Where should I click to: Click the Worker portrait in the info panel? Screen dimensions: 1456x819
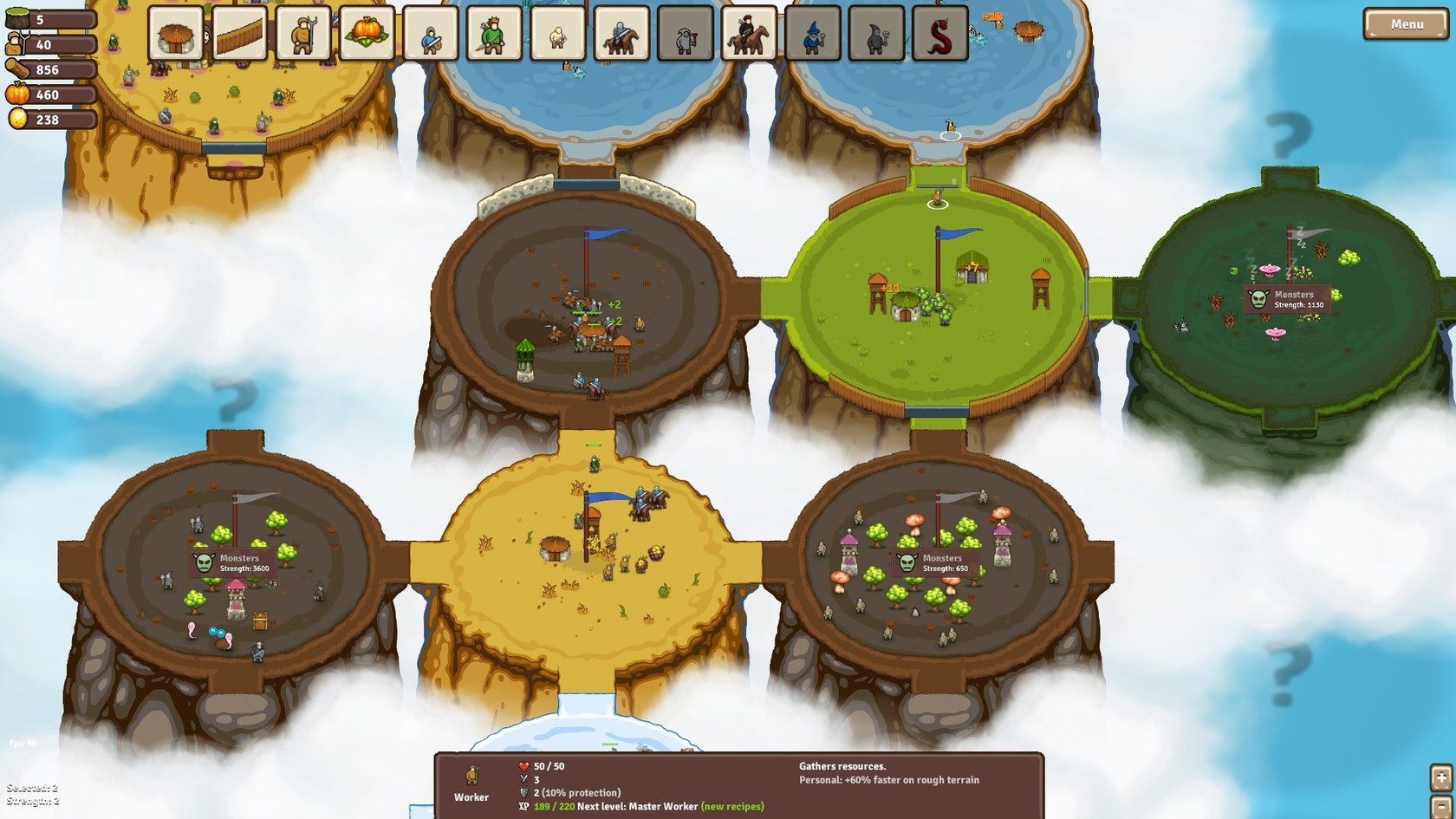tap(471, 778)
